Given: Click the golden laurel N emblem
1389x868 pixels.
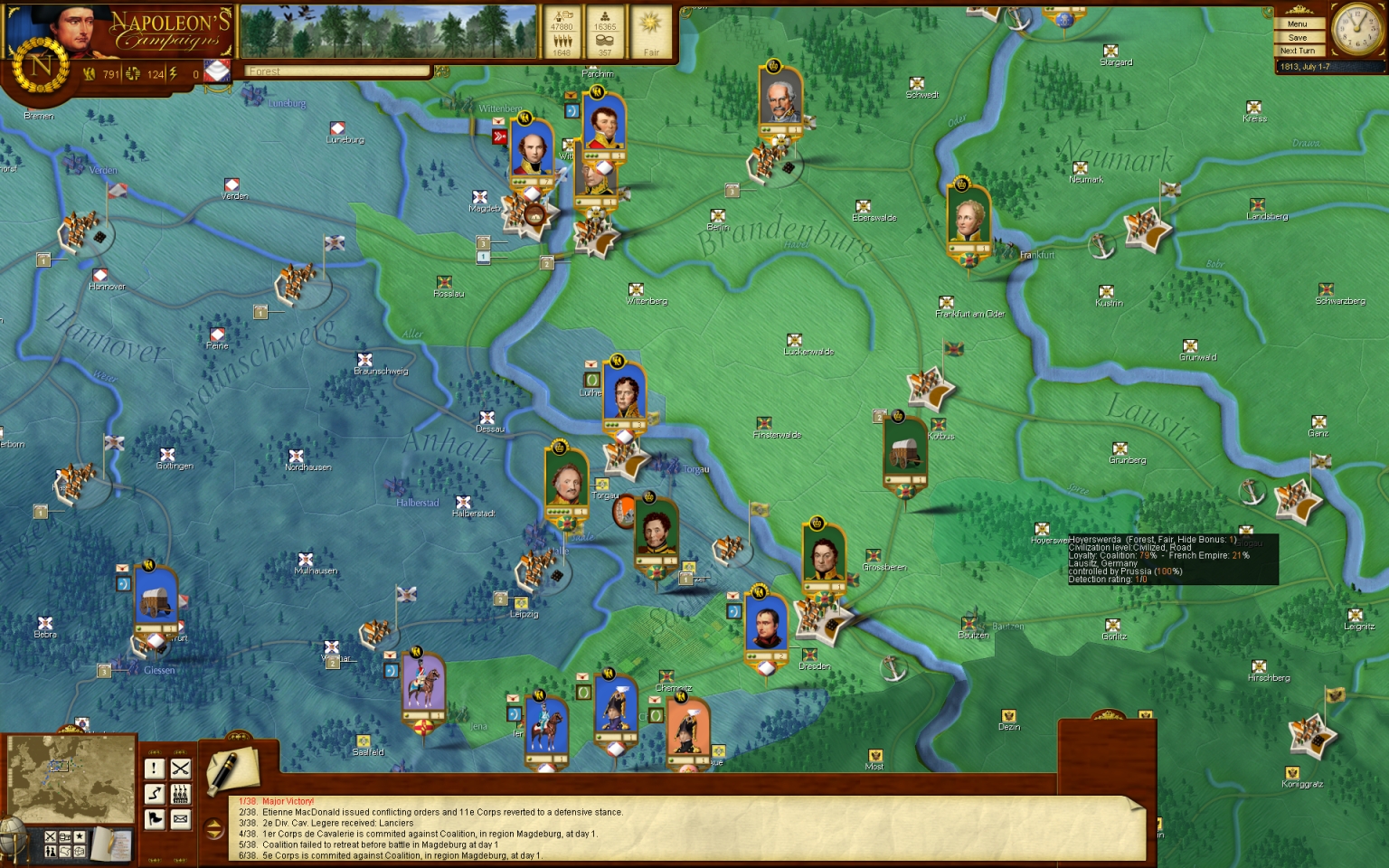Looking at the screenshot, I should pos(41,67).
